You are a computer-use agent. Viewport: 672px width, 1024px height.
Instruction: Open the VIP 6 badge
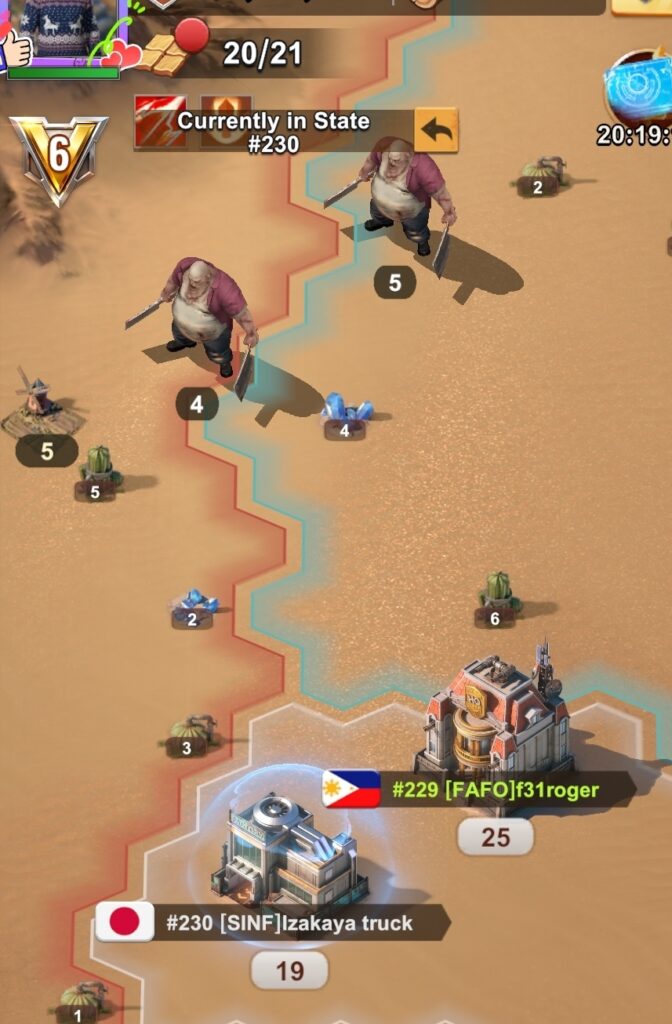[x=57, y=155]
